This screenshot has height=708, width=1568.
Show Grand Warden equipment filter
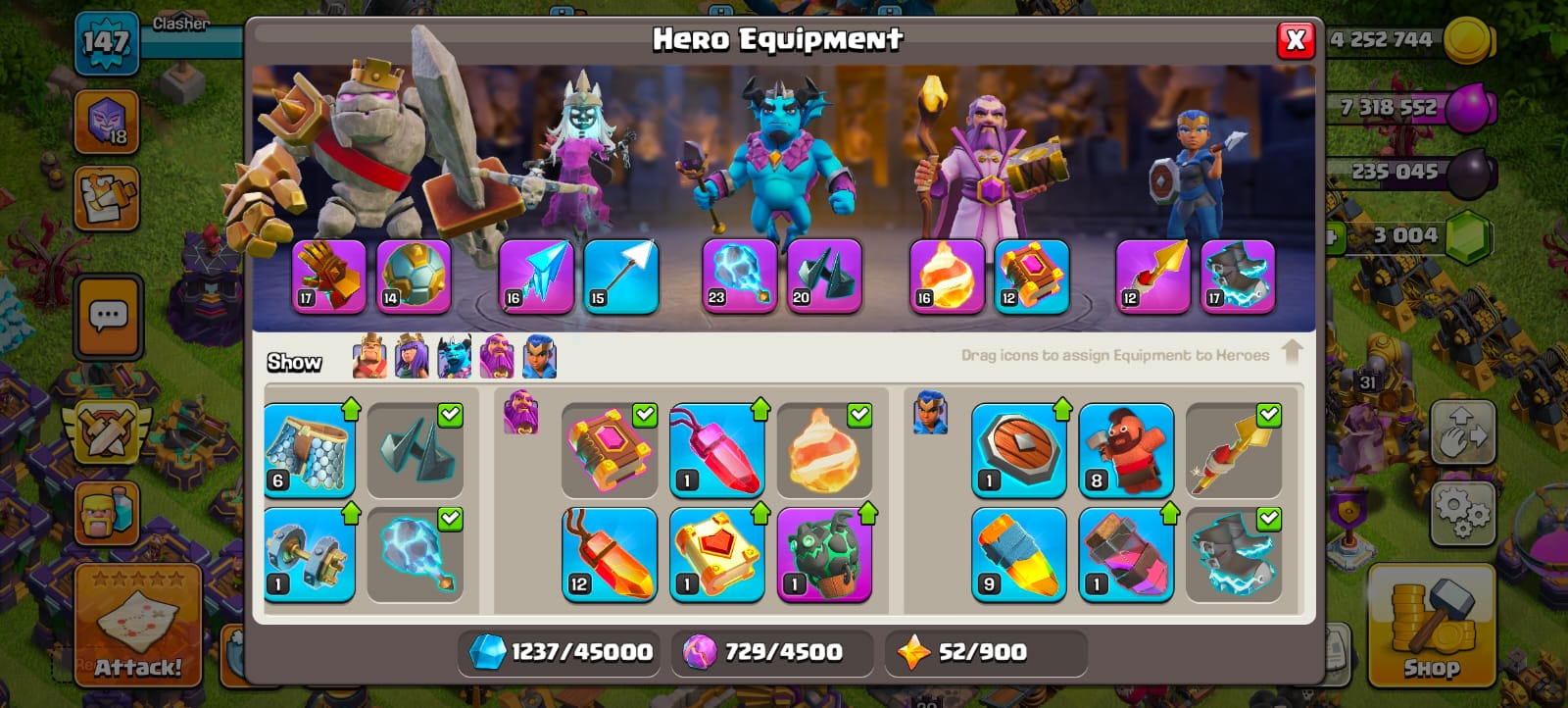(x=497, y=356)
